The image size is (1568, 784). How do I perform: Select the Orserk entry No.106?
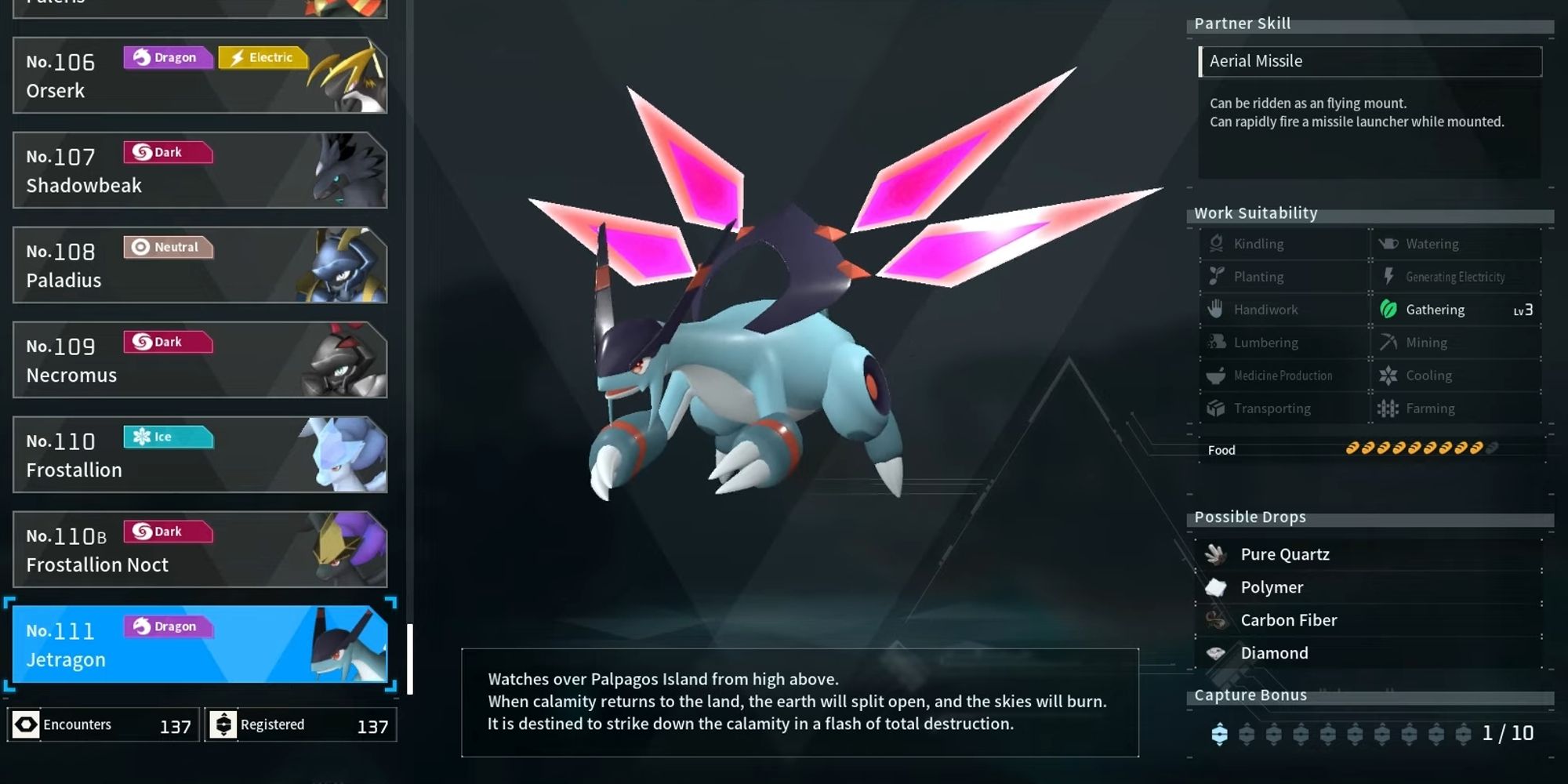coord(200,75)
